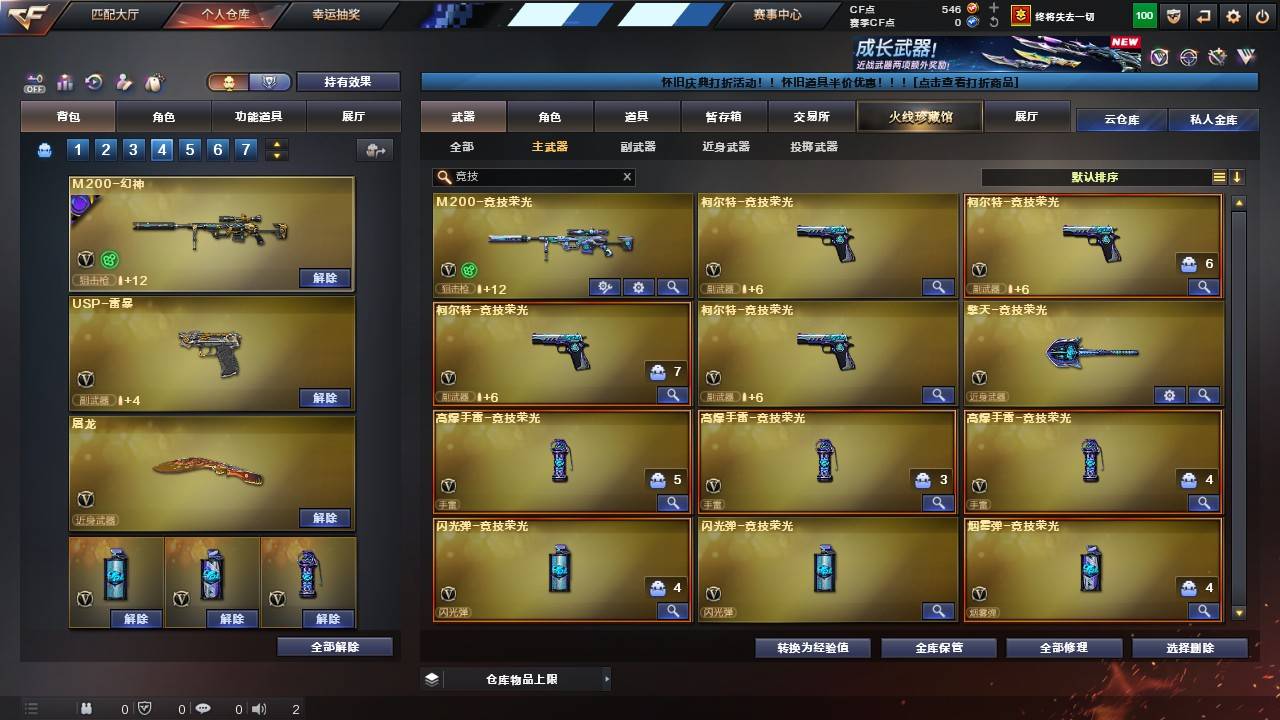Click the item transfer backpack icon above the bag list
The width and height of the screenshot is (1280, 720).
(375, 148)
